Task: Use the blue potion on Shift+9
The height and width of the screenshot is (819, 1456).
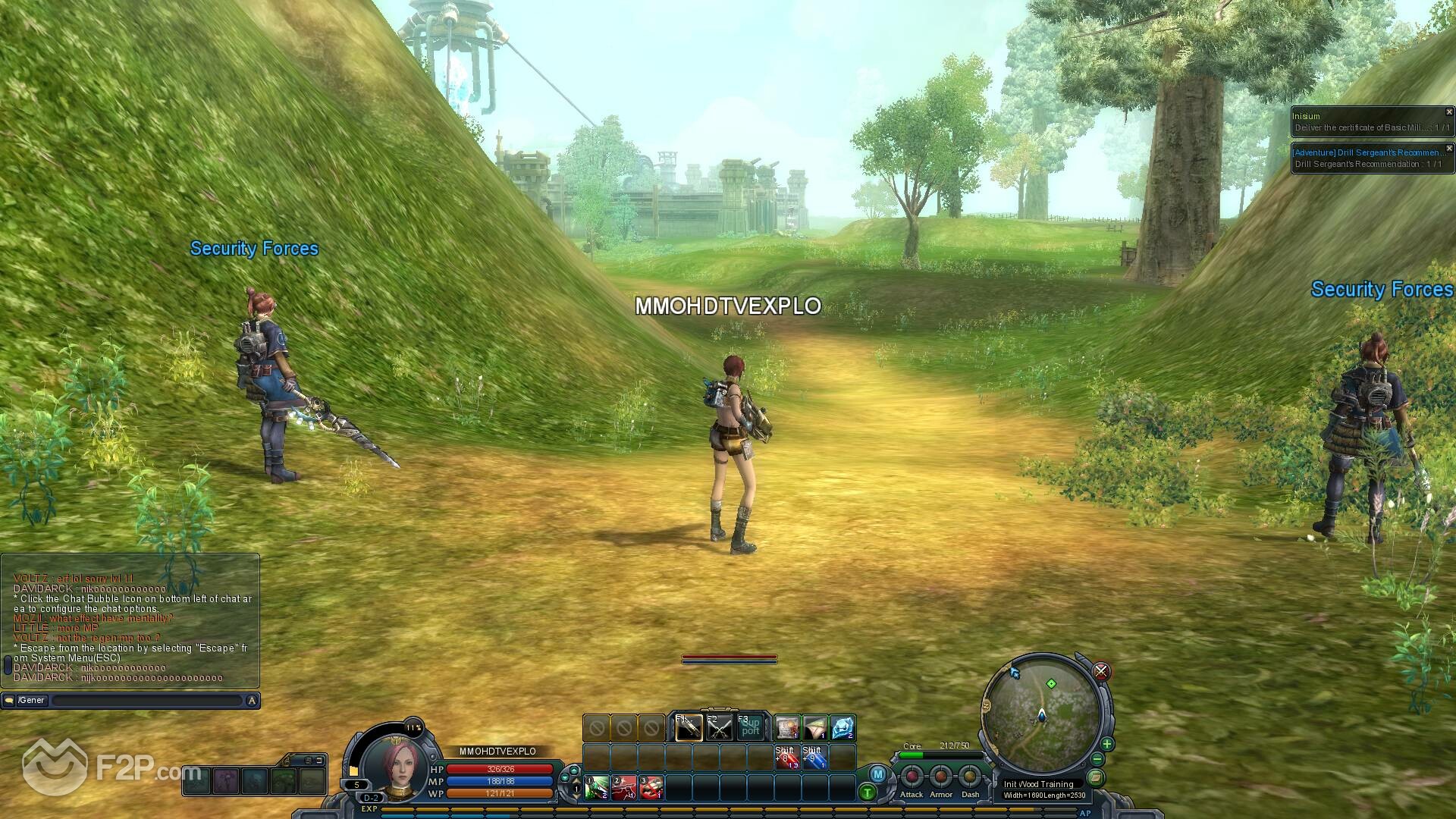Action: point(814,758)
